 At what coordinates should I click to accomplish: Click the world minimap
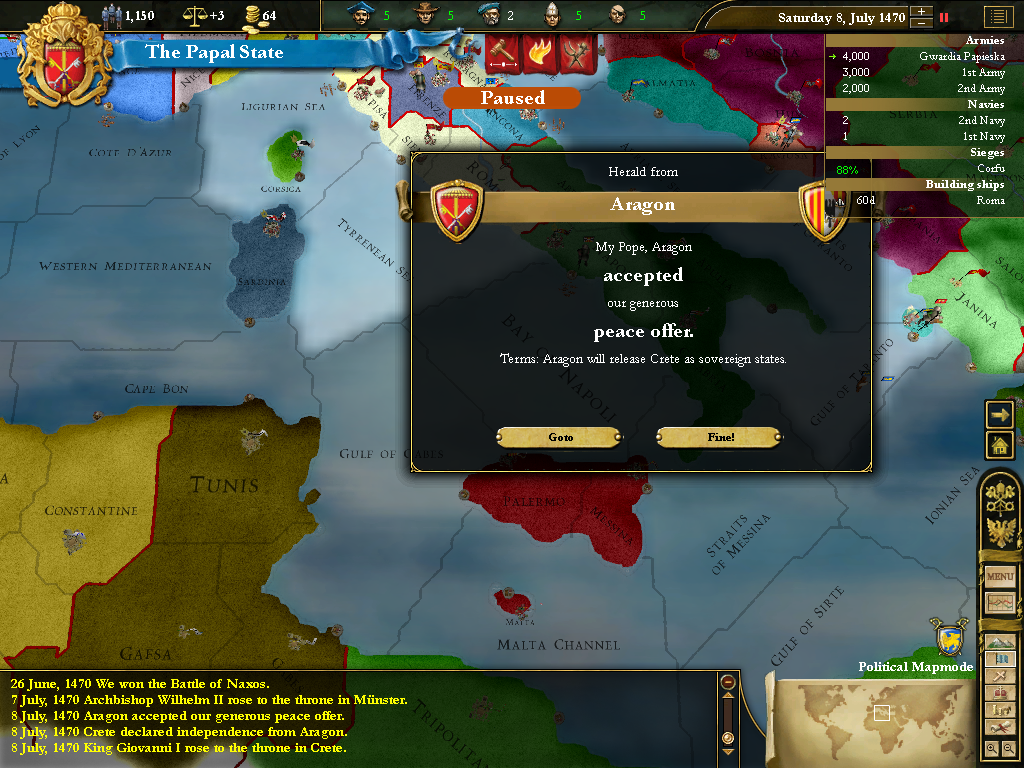[x=880, y=713]
